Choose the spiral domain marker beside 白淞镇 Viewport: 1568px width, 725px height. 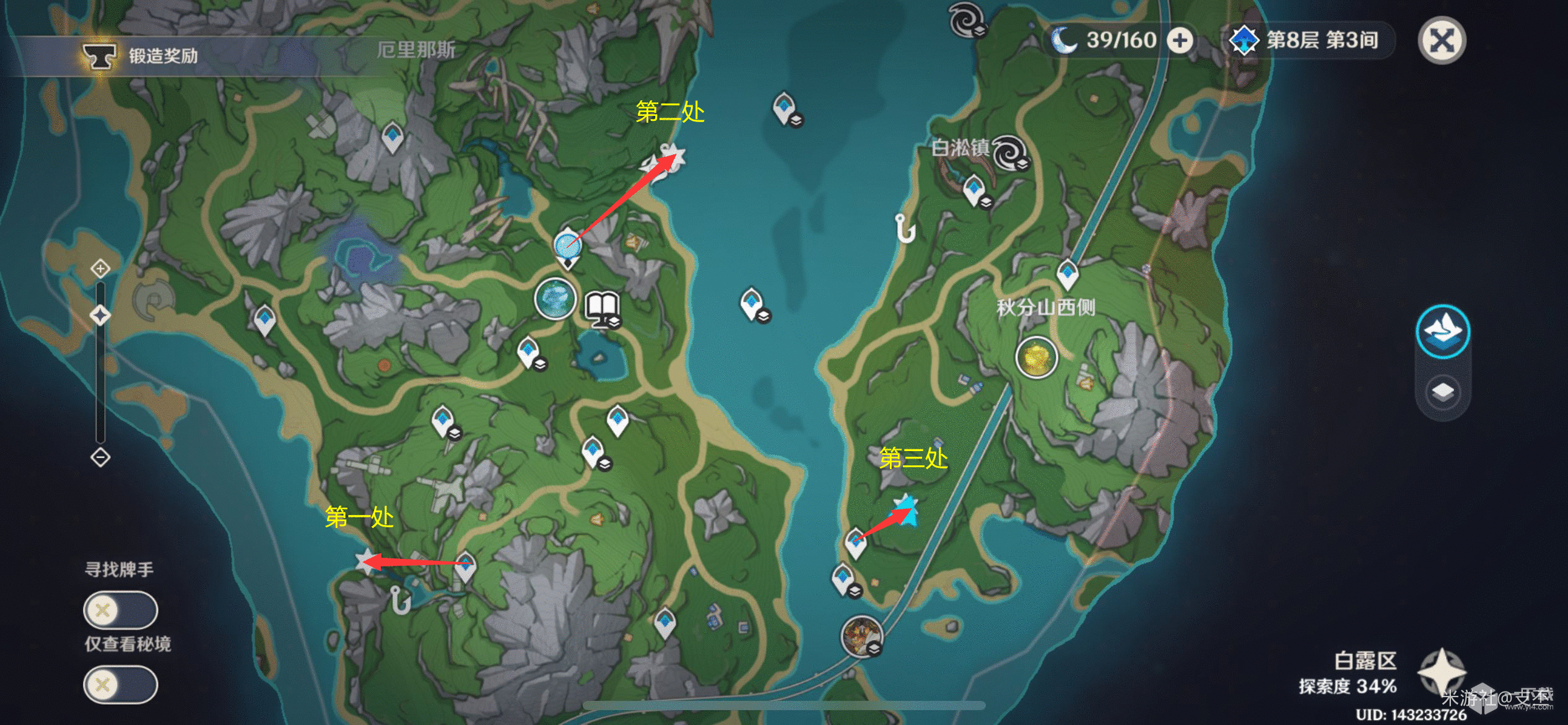point(1010,152)
